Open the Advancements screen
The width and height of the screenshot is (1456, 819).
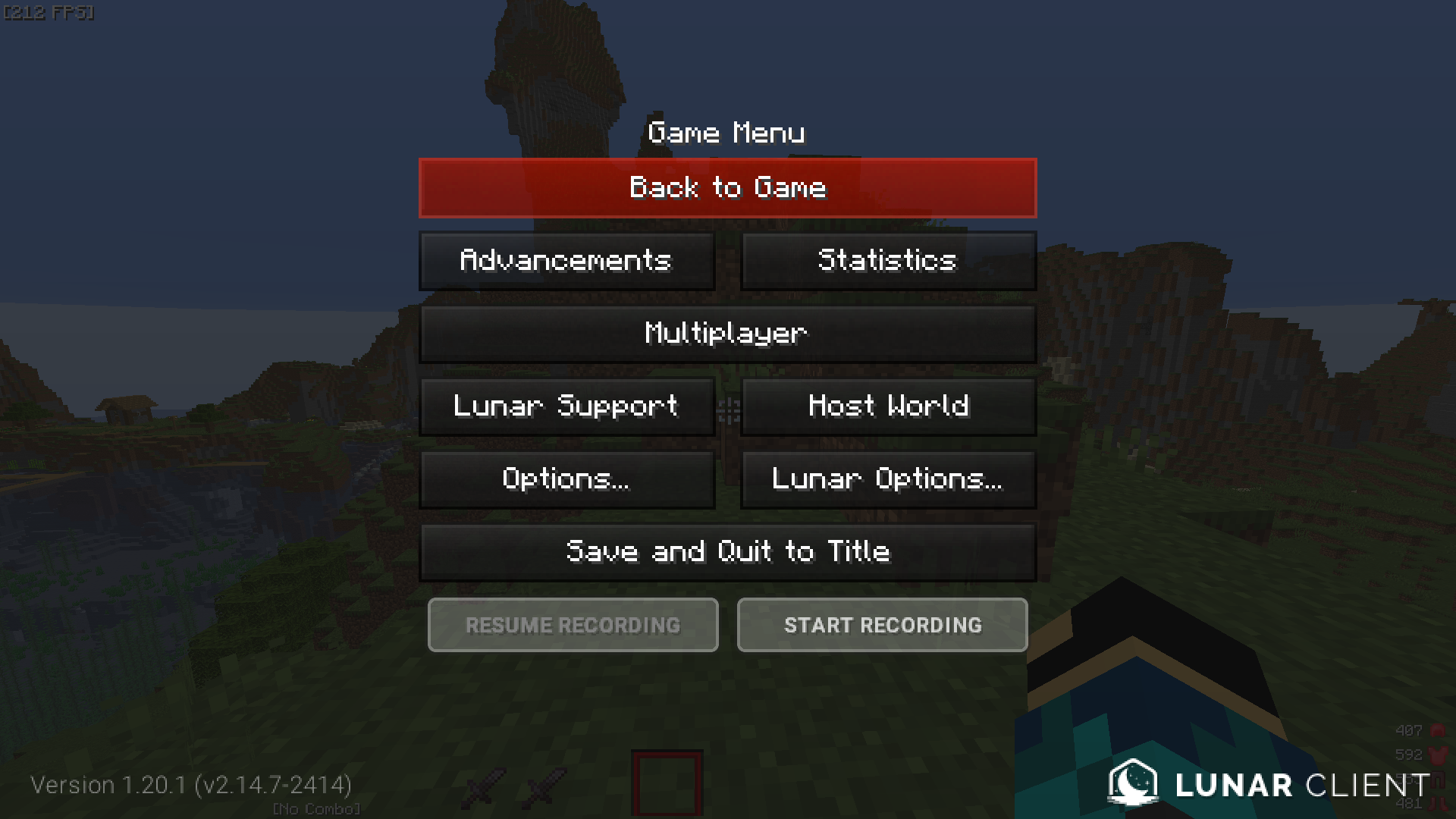tap(566, 260)
